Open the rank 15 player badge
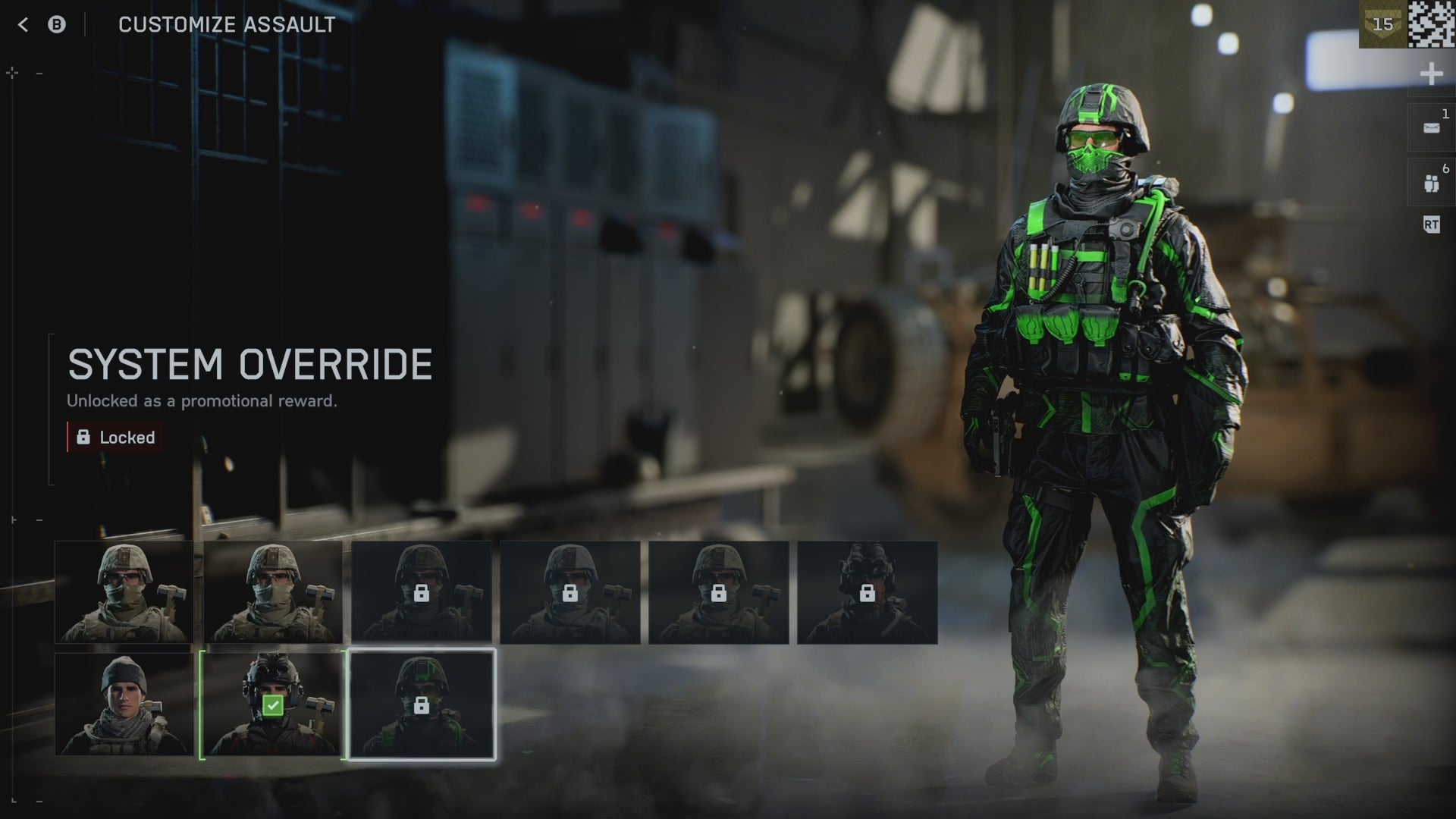The width and height of the screenshot is (1456, 819). [1382, 24]
